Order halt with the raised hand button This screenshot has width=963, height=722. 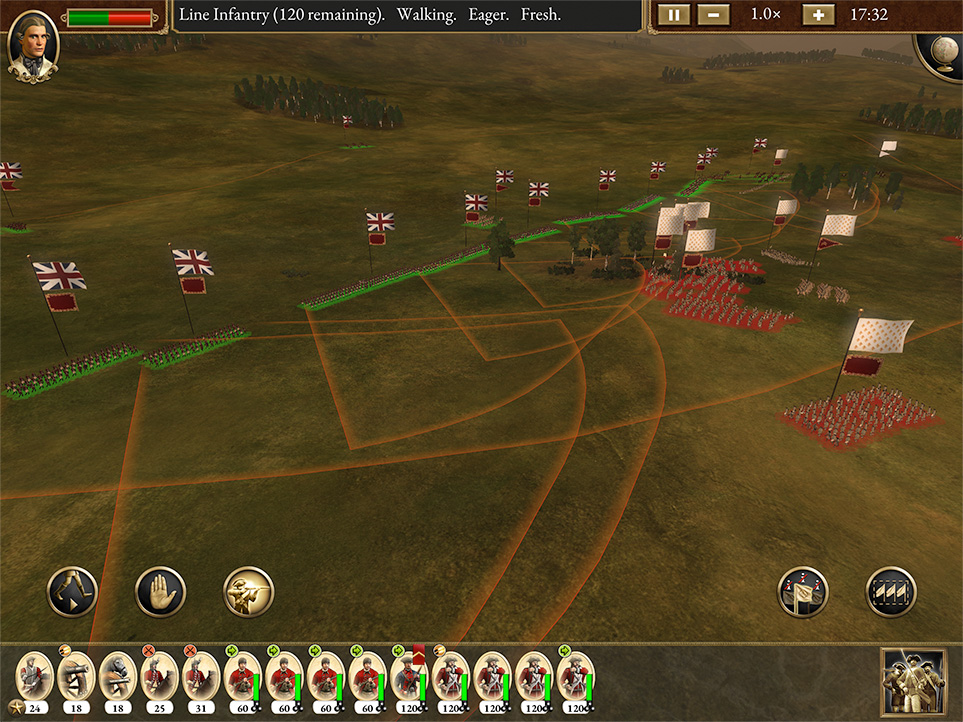click(x=160, y=592)
